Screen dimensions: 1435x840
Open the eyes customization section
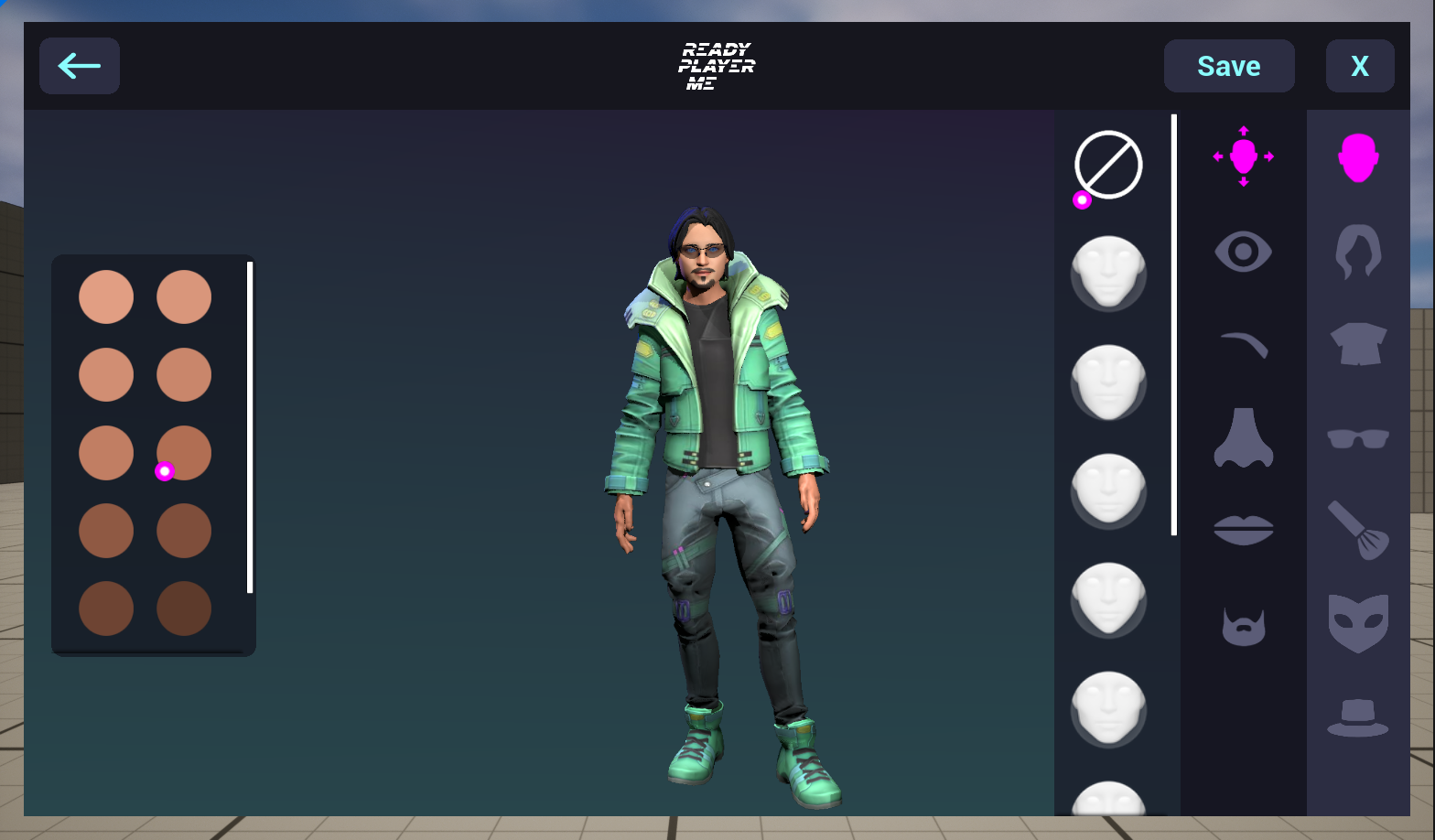[x=1243, y=251]
